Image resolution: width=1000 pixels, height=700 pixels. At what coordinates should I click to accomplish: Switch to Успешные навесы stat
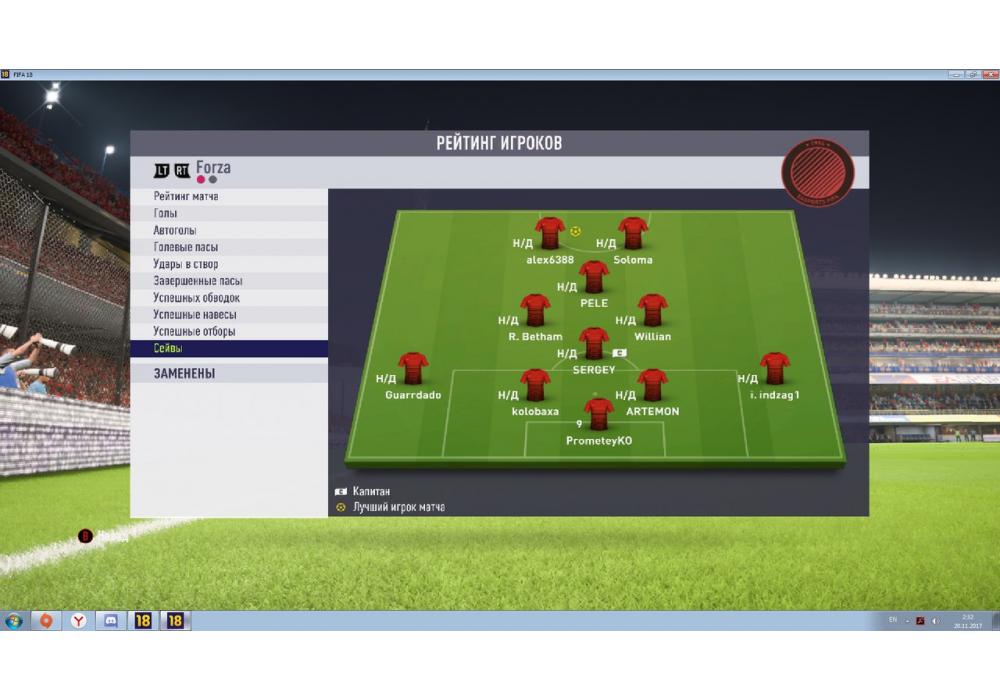tap(194, 315)
